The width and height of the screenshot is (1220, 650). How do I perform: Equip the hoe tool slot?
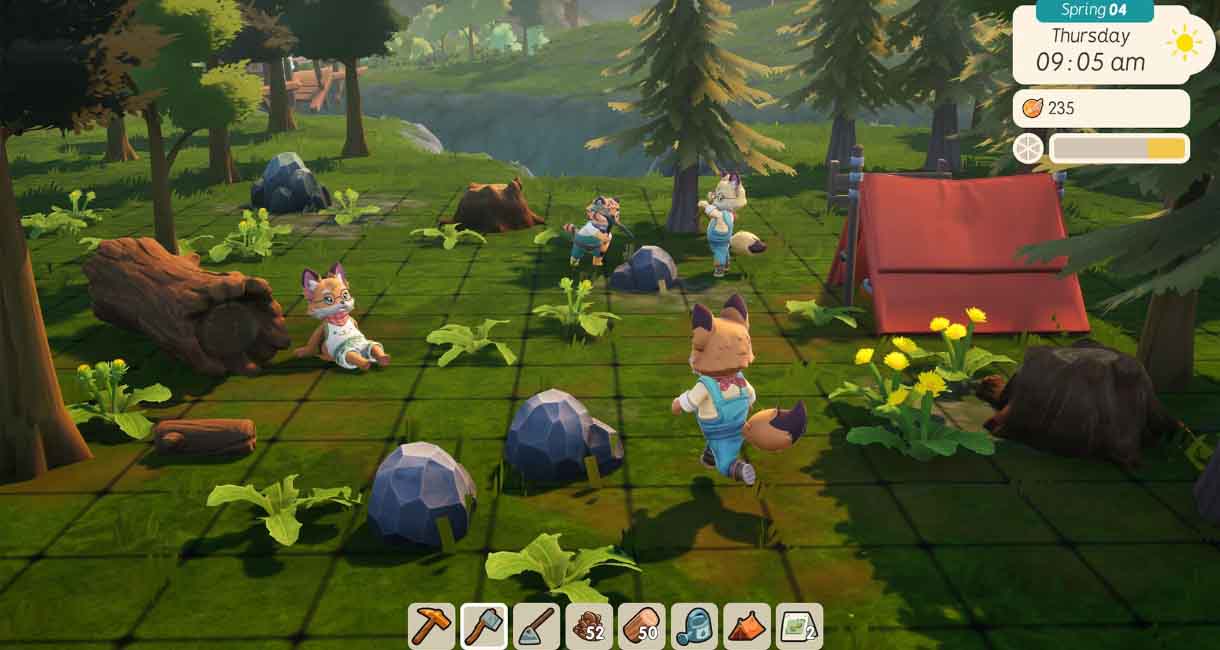click(537, 626)
